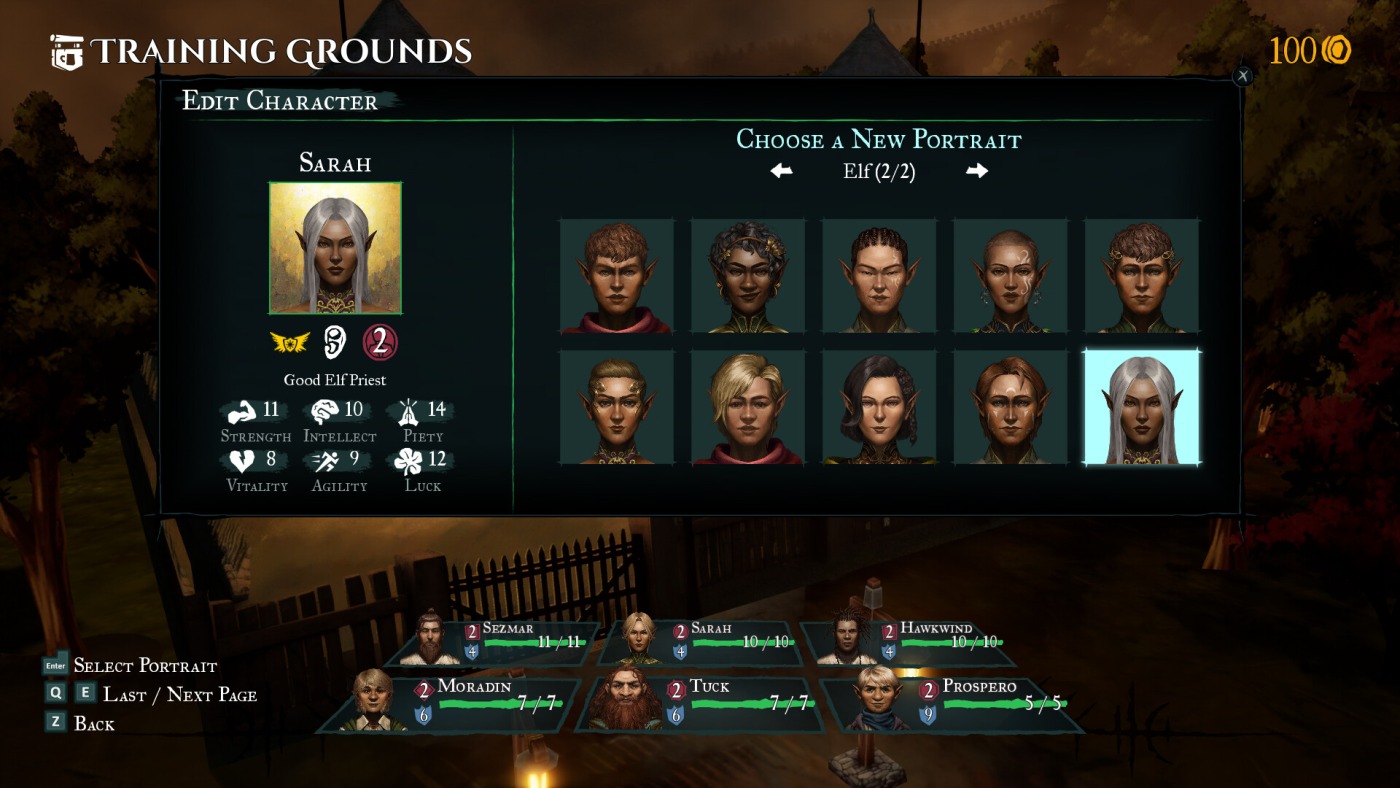This screenshot has height=788, width=1400.
Task: Select the blonde elf in red hood
Action: click(748, 407)
